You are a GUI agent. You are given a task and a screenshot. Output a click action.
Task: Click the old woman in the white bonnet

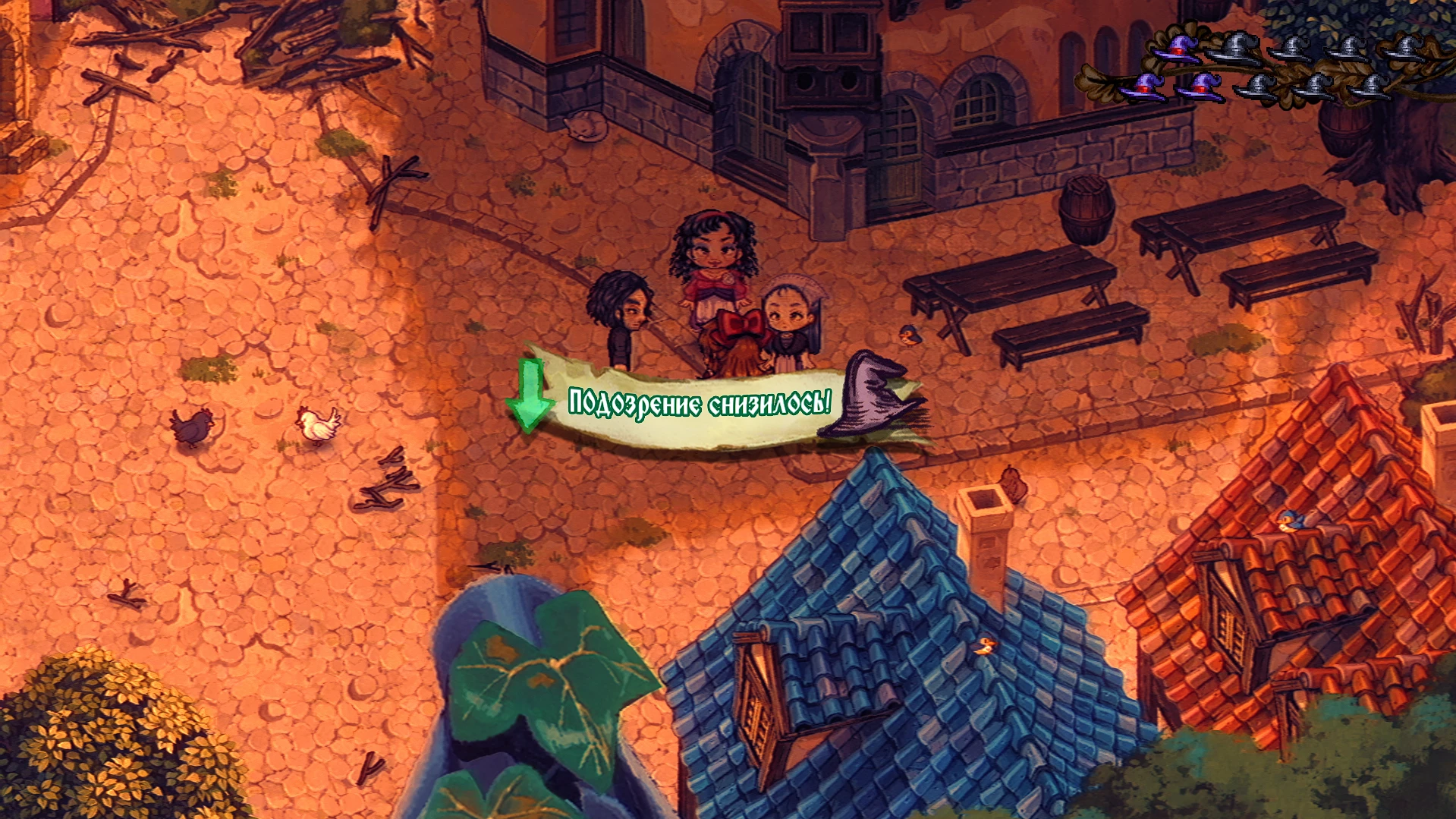(x=789, y=311)
